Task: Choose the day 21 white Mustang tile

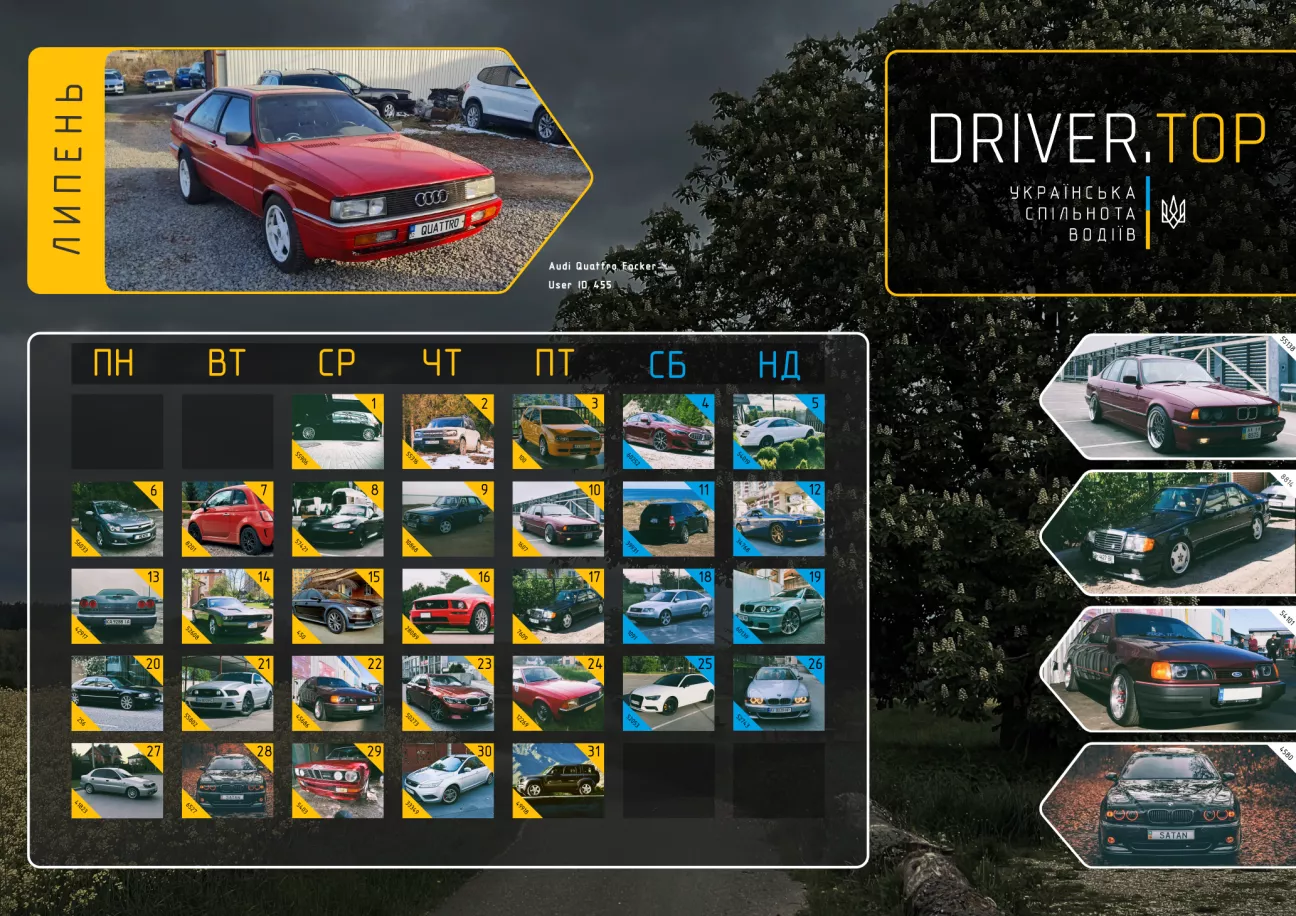Action: (x=227, y=693)
